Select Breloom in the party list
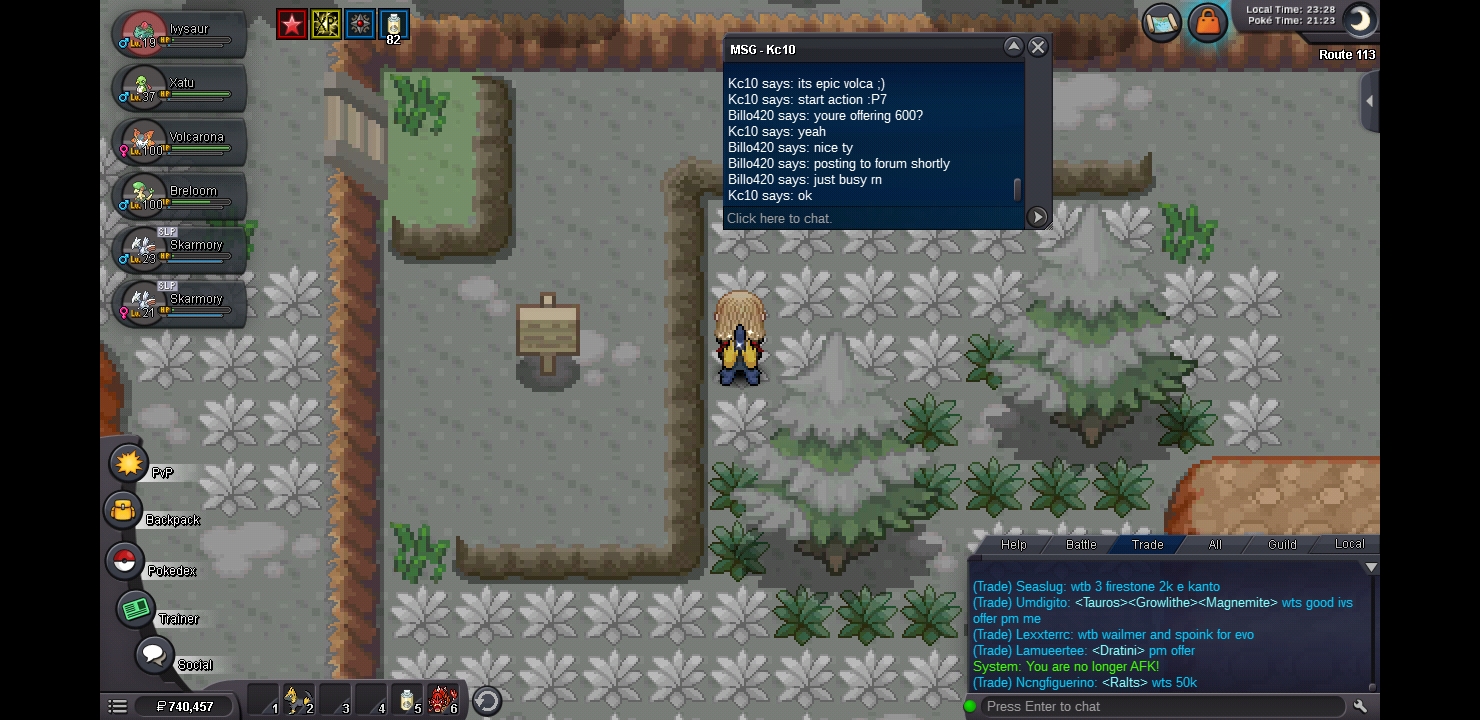 (180, 195)
